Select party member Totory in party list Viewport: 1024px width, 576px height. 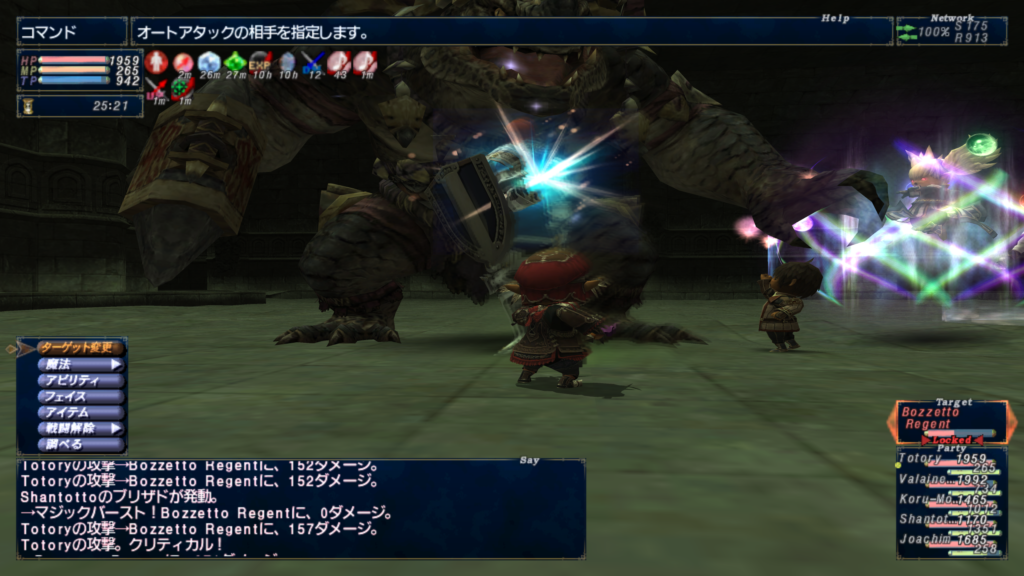pos(950,460)
